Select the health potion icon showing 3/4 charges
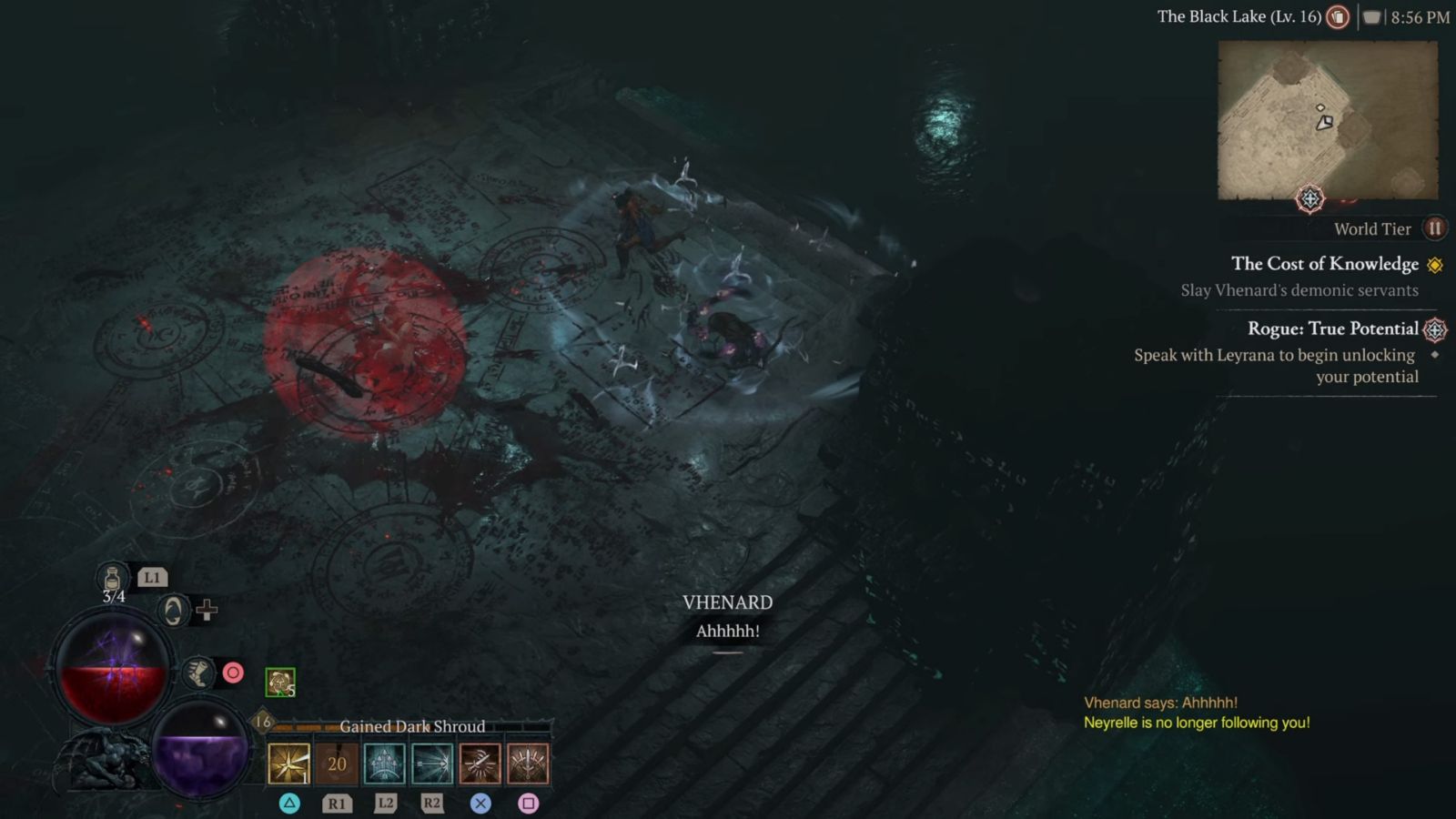 point(113,578)
